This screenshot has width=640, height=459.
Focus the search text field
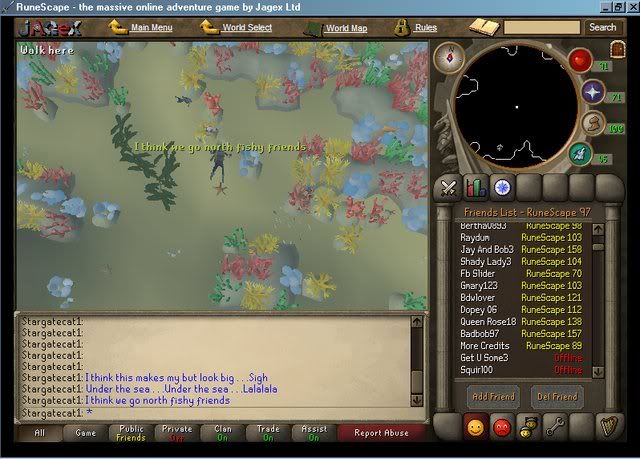tap(541, 27)
